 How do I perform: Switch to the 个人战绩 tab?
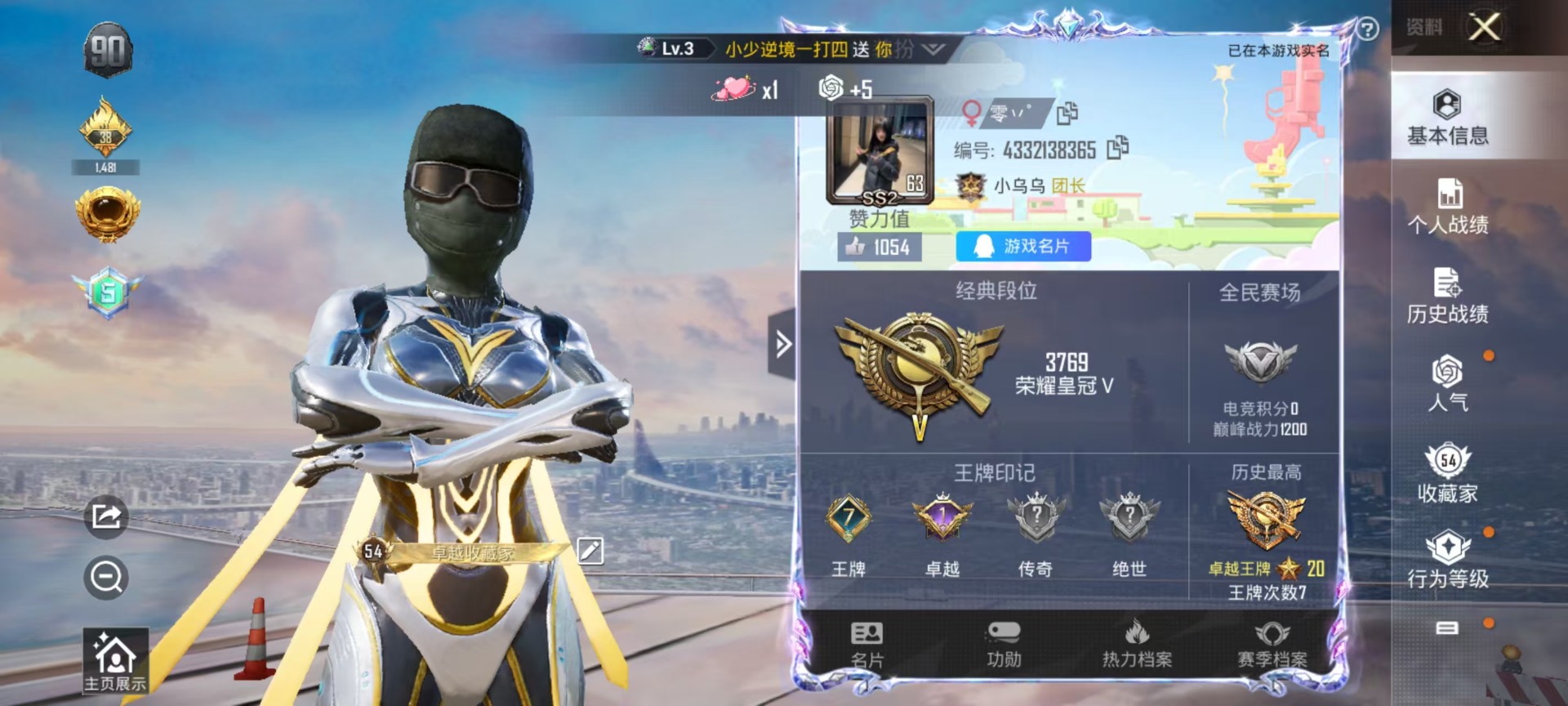tap(1447, 208)
